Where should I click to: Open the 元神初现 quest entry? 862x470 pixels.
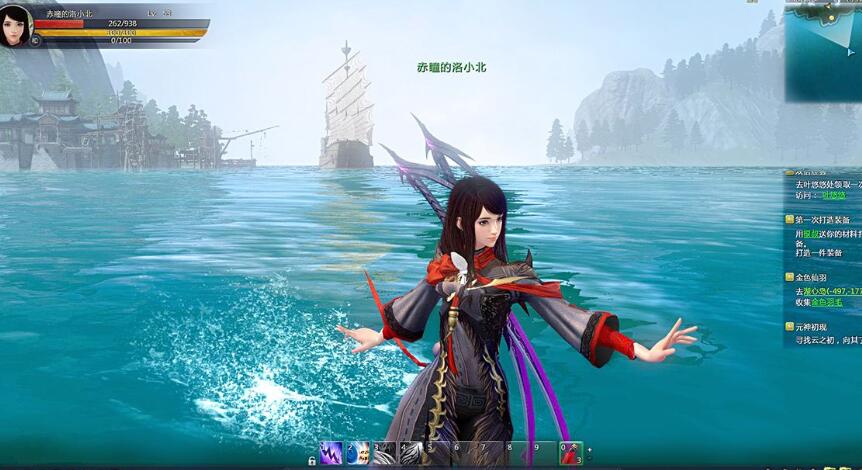(816, 327)
